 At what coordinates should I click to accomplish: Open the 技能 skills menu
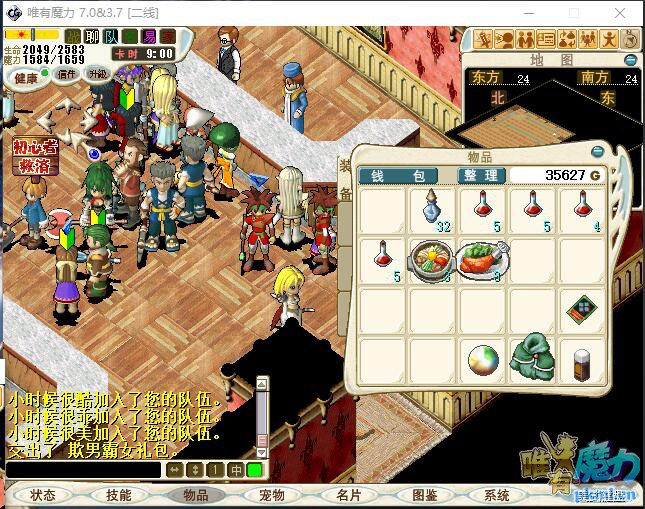click(118, 495)
